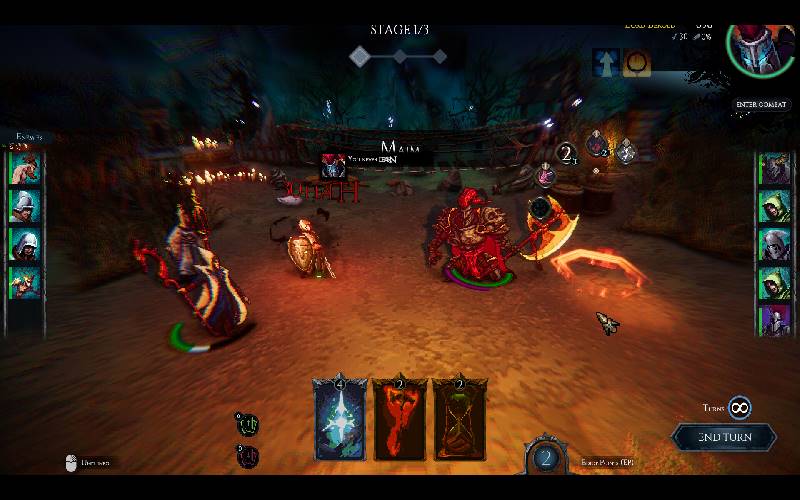The height and width of the screenshot is (500, 800).
Task: Select the helmeted enemy portrait in Enemies list
Action: tap(24, 205)
